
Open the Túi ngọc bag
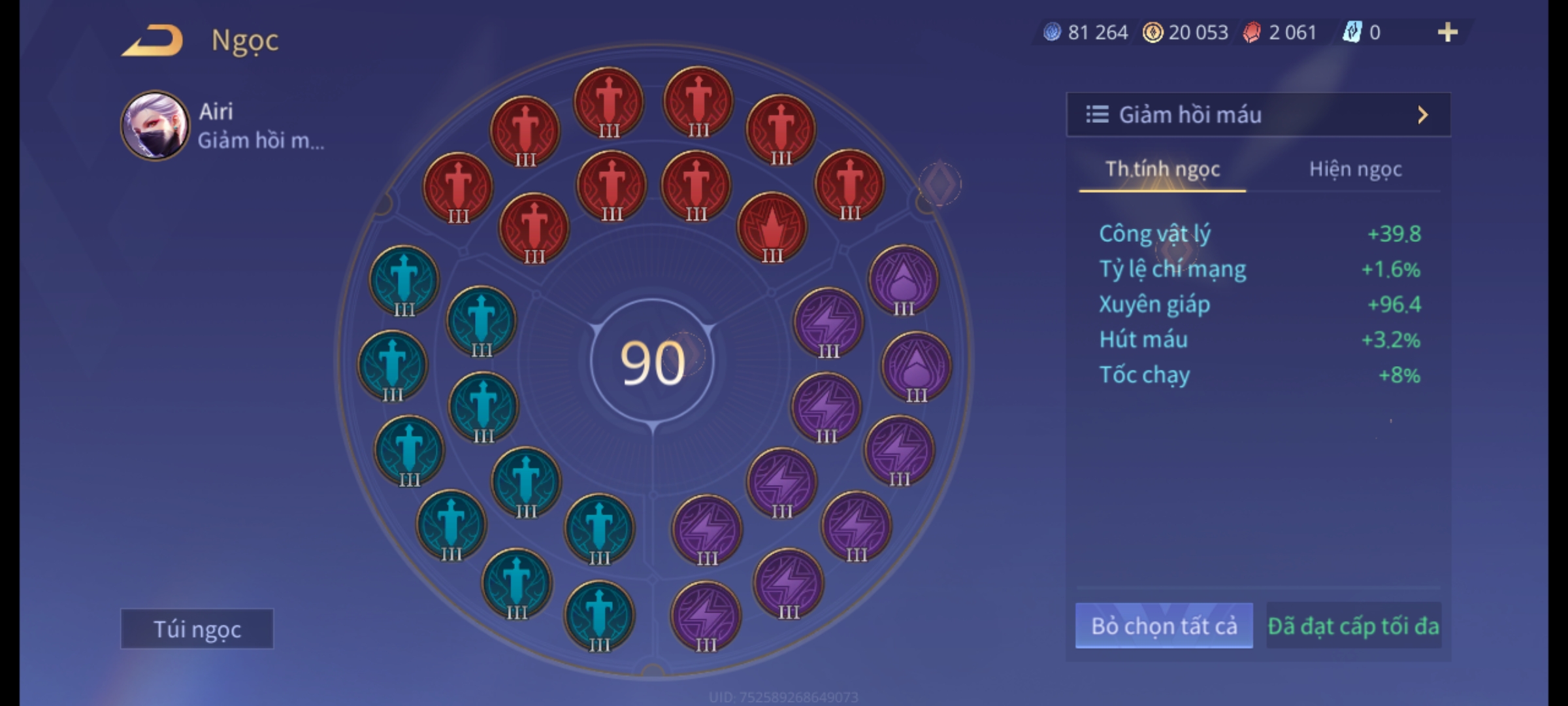[197, 629]
